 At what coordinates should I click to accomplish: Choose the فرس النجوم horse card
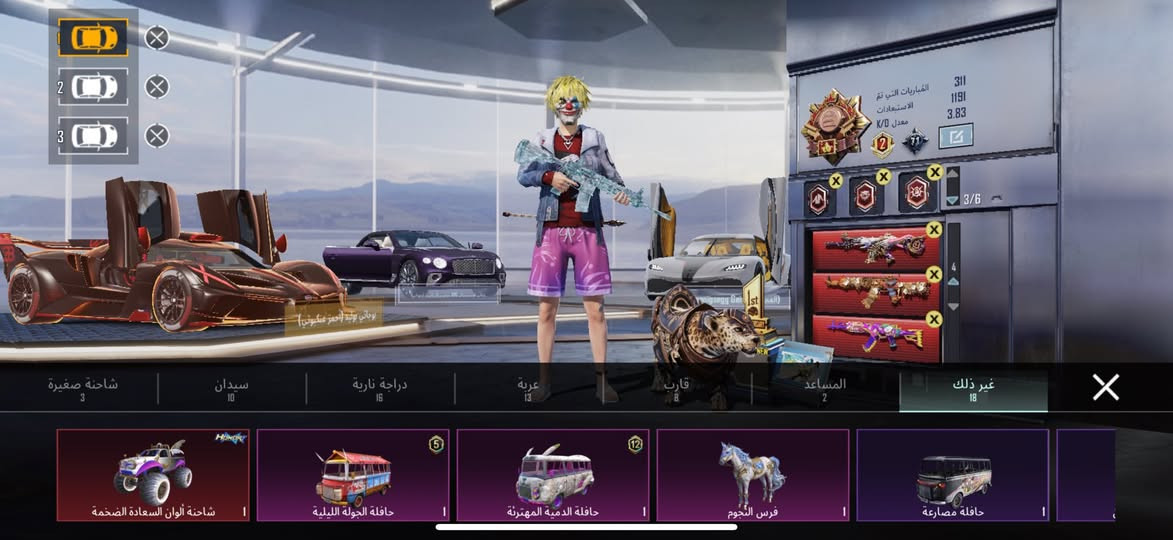tap(753, 475)
